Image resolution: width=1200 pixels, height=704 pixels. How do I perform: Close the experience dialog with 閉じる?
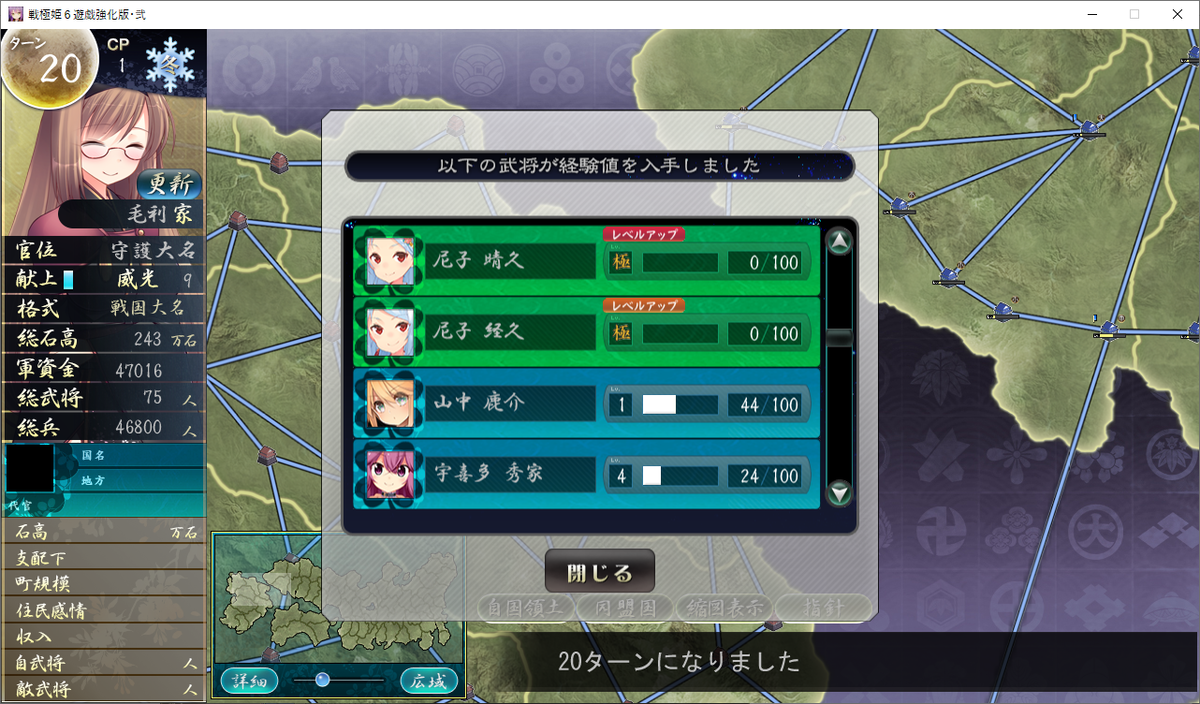click(599, 572)
